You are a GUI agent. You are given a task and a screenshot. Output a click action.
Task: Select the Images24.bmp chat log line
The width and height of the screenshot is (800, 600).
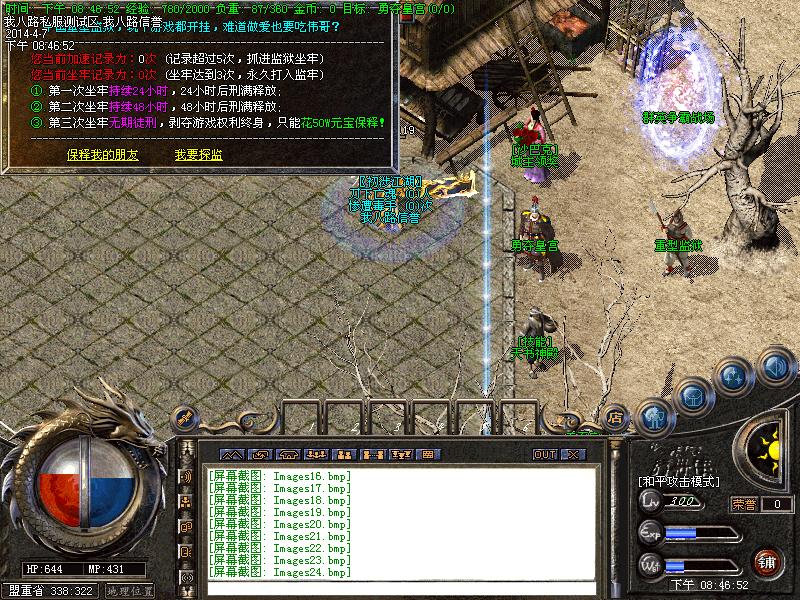click(x=280, y=572)
